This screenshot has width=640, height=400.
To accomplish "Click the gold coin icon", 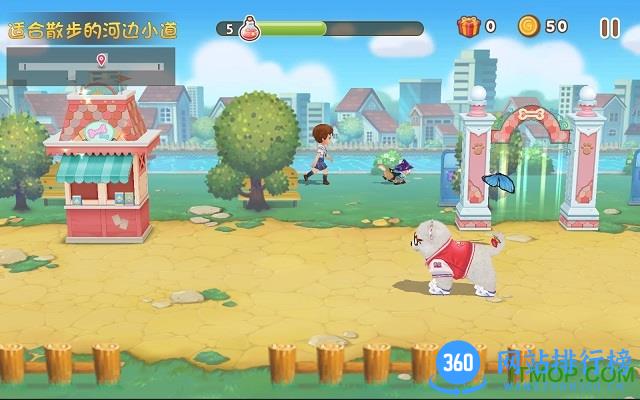I will 529,27.
